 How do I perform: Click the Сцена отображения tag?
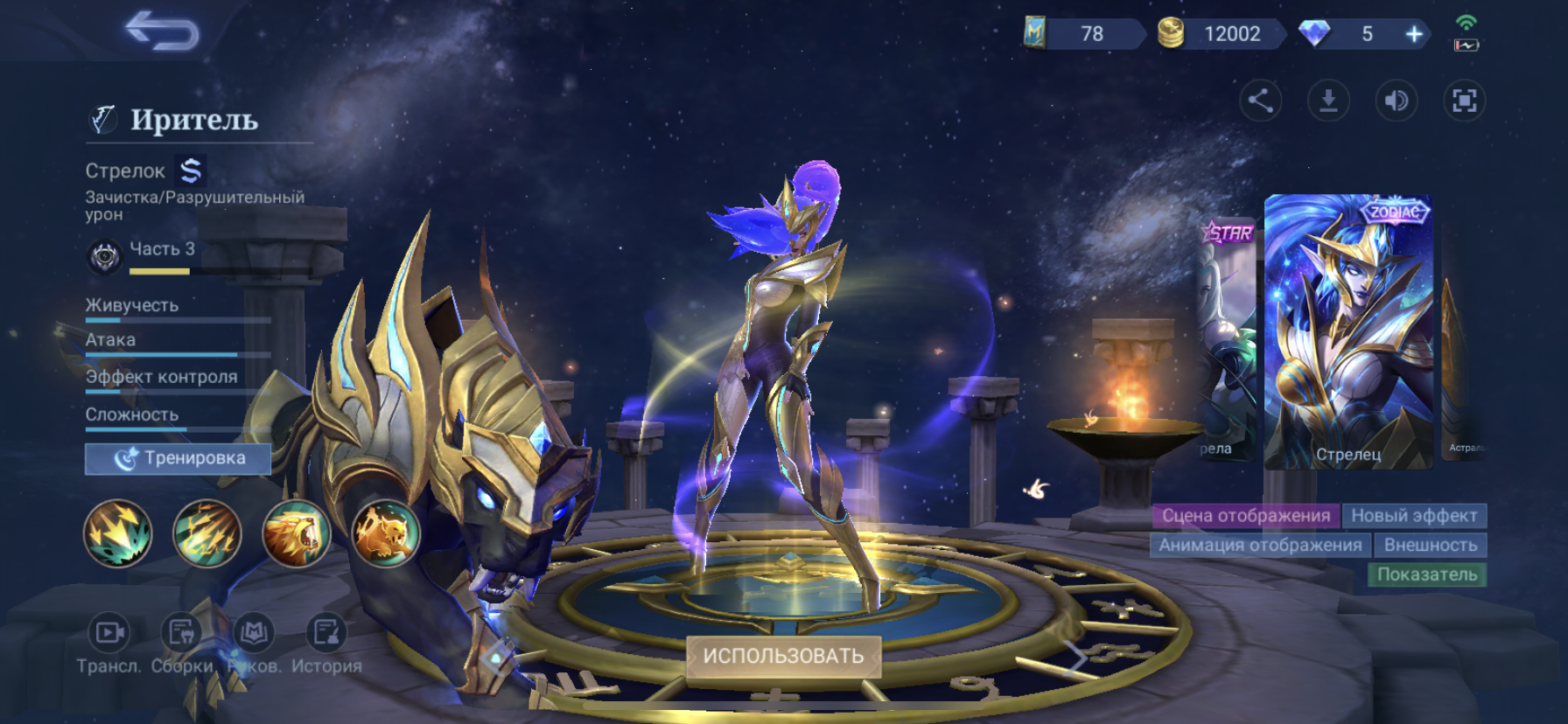[x=1245, y=516]
